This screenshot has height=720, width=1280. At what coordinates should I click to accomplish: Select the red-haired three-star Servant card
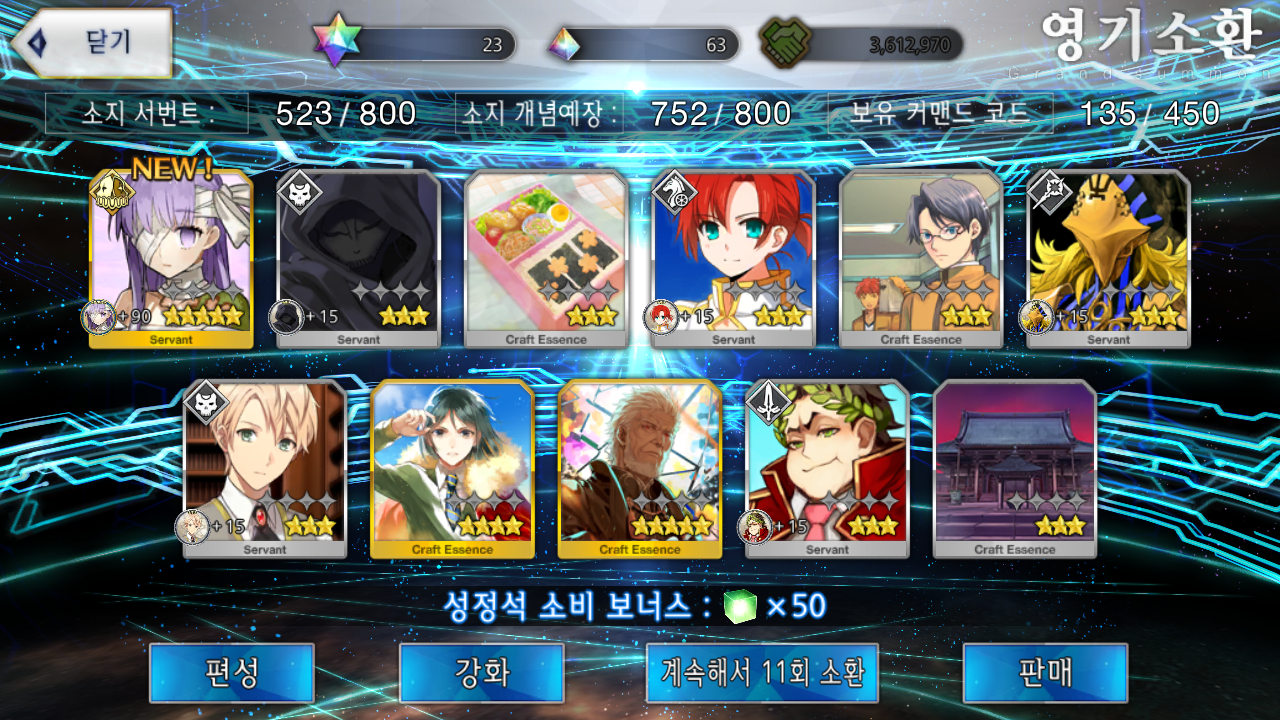coord(733,259)
